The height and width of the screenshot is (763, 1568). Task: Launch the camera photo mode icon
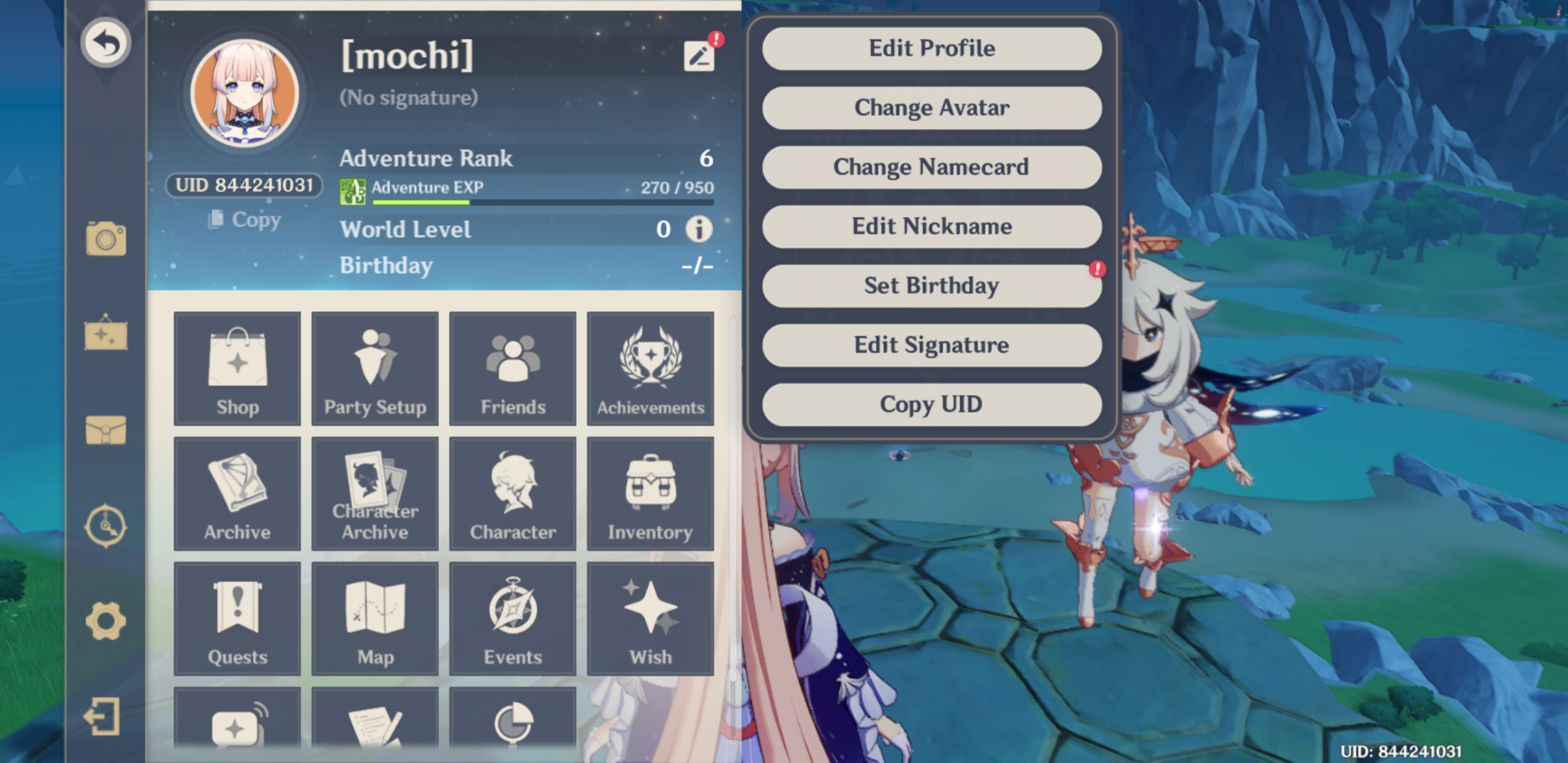click(x=106, y=238)
